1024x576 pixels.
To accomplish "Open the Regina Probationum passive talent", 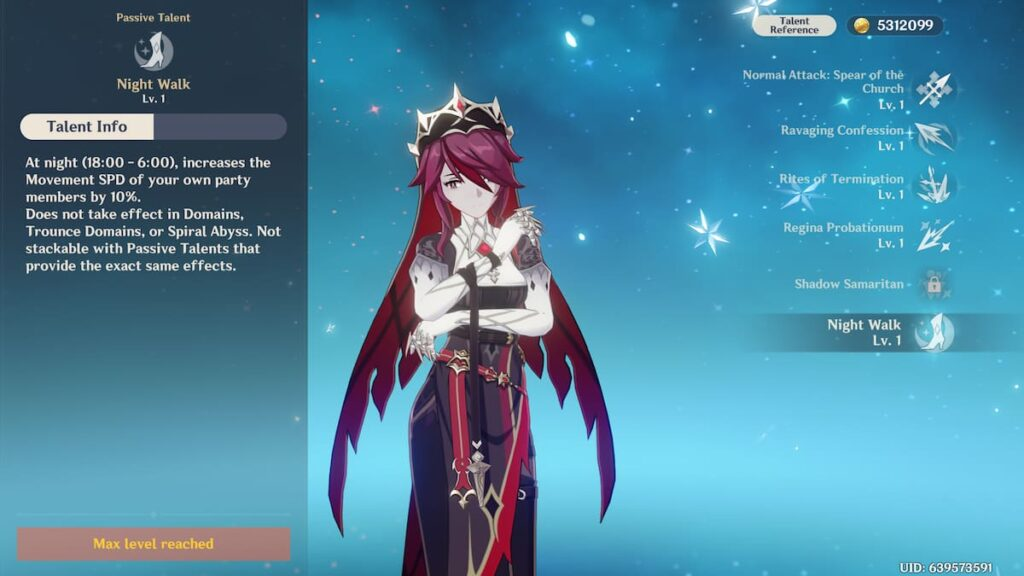I will (x=933, y=235).
